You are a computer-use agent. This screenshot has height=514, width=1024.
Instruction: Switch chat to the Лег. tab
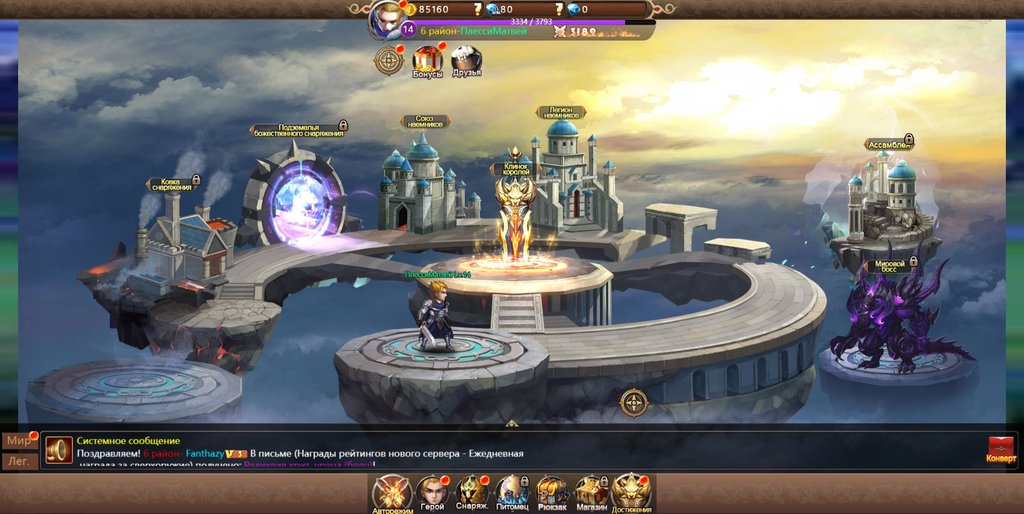tap(17, 461)
